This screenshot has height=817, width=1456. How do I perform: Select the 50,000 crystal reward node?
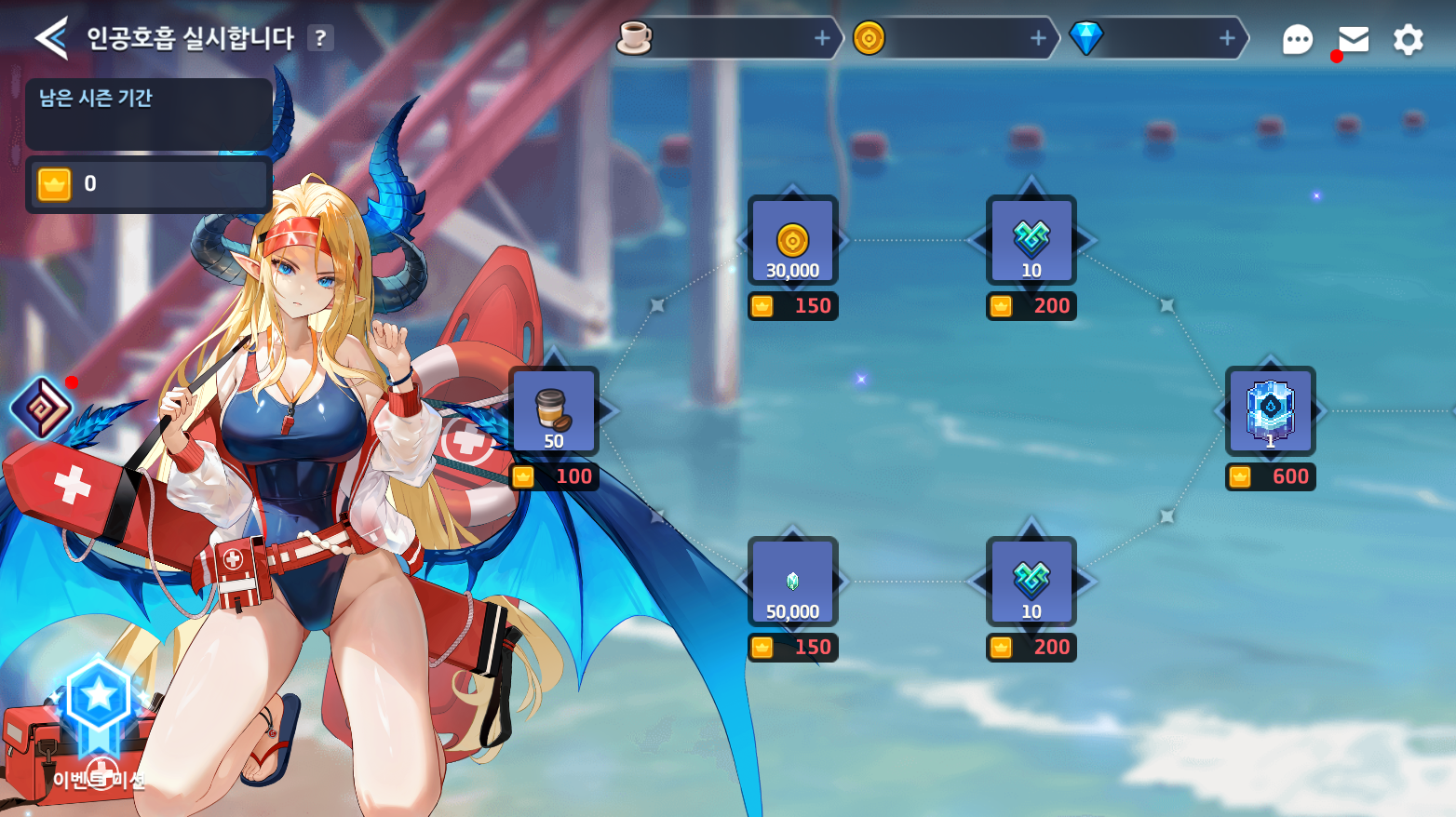(x=793, y=583)
